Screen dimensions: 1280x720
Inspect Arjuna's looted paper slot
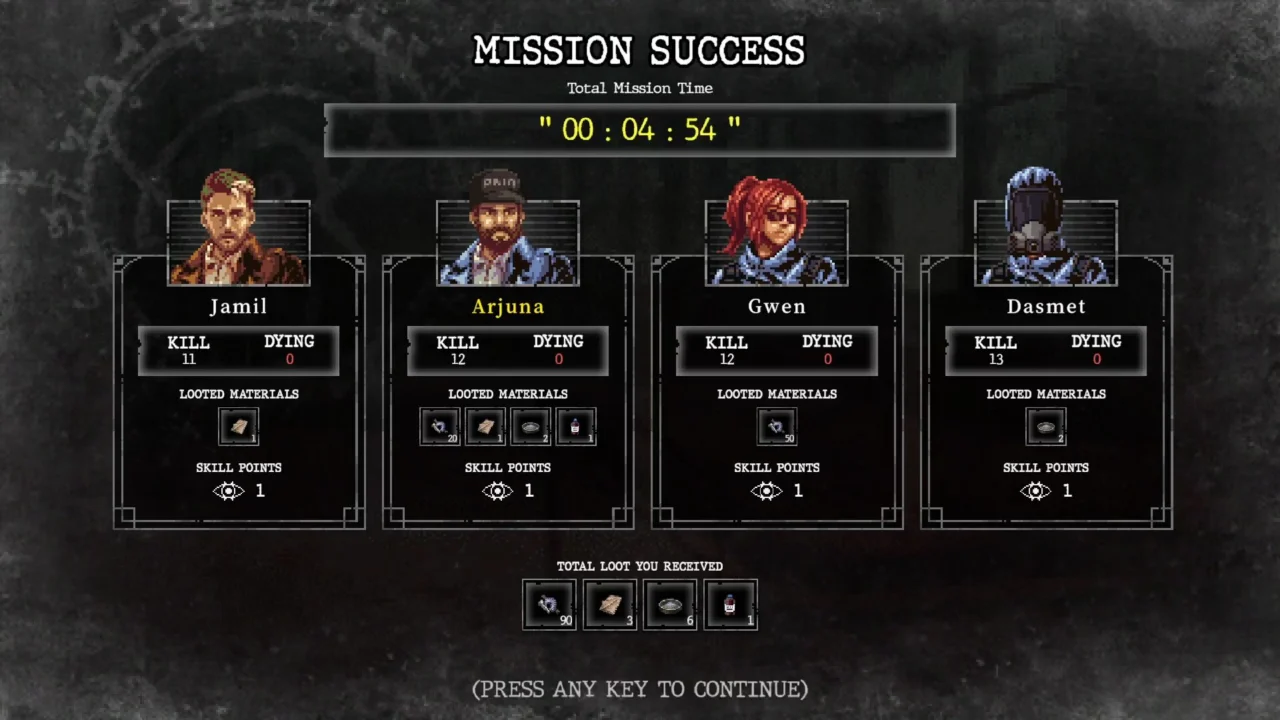point(486,427)
